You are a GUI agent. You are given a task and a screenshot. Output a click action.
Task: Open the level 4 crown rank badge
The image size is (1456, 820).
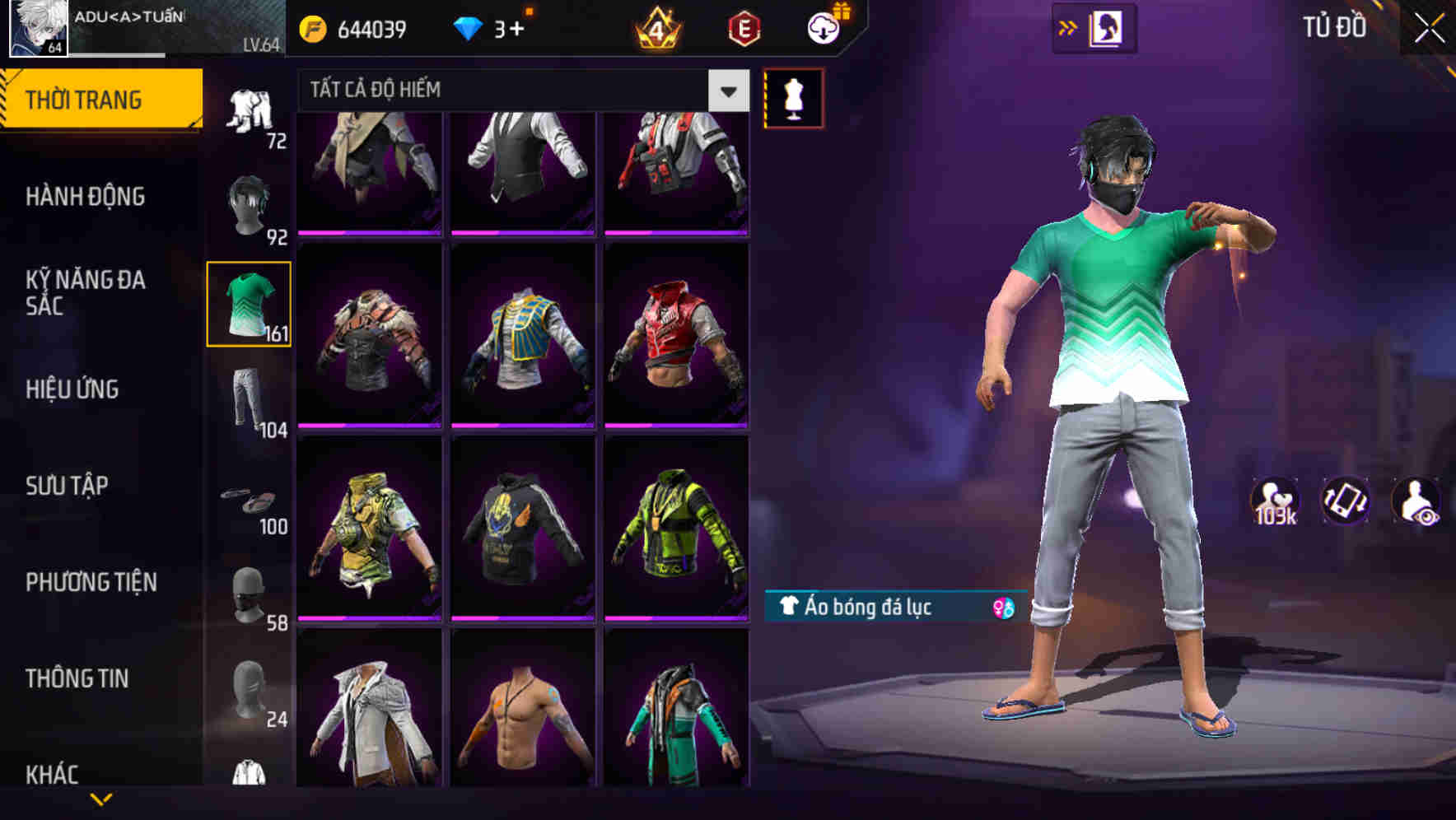(653, 27)
